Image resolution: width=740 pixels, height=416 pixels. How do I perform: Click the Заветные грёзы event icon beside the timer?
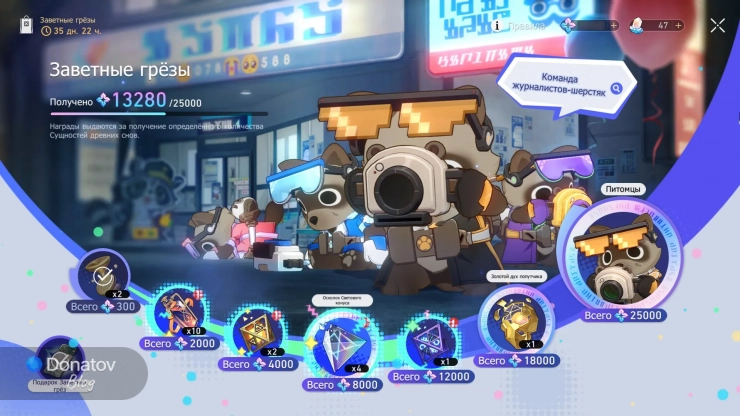pyautogui.click(x=29, y=25)
